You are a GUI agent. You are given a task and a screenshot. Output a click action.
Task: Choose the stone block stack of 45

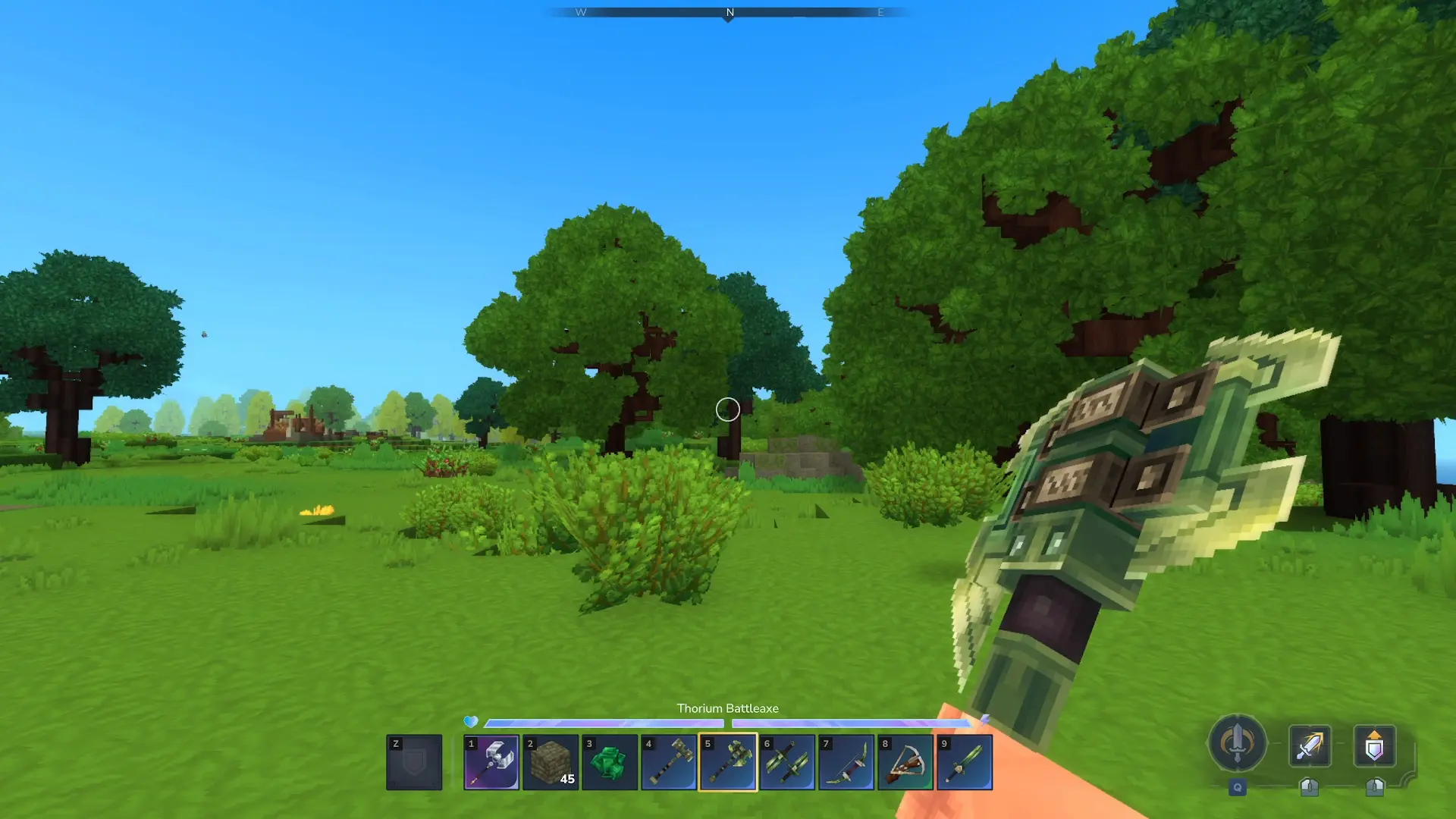click(x=551, y=762)
